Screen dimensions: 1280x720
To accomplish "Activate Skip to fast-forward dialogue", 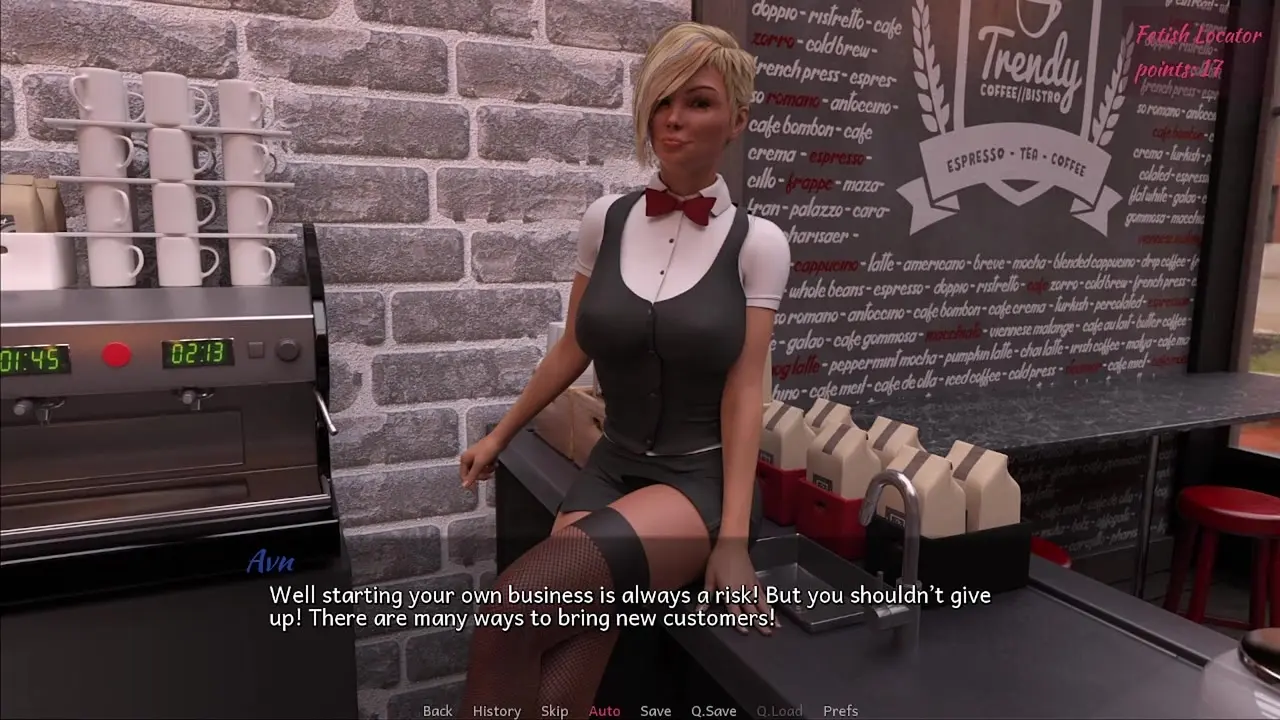I will (554, 711).
